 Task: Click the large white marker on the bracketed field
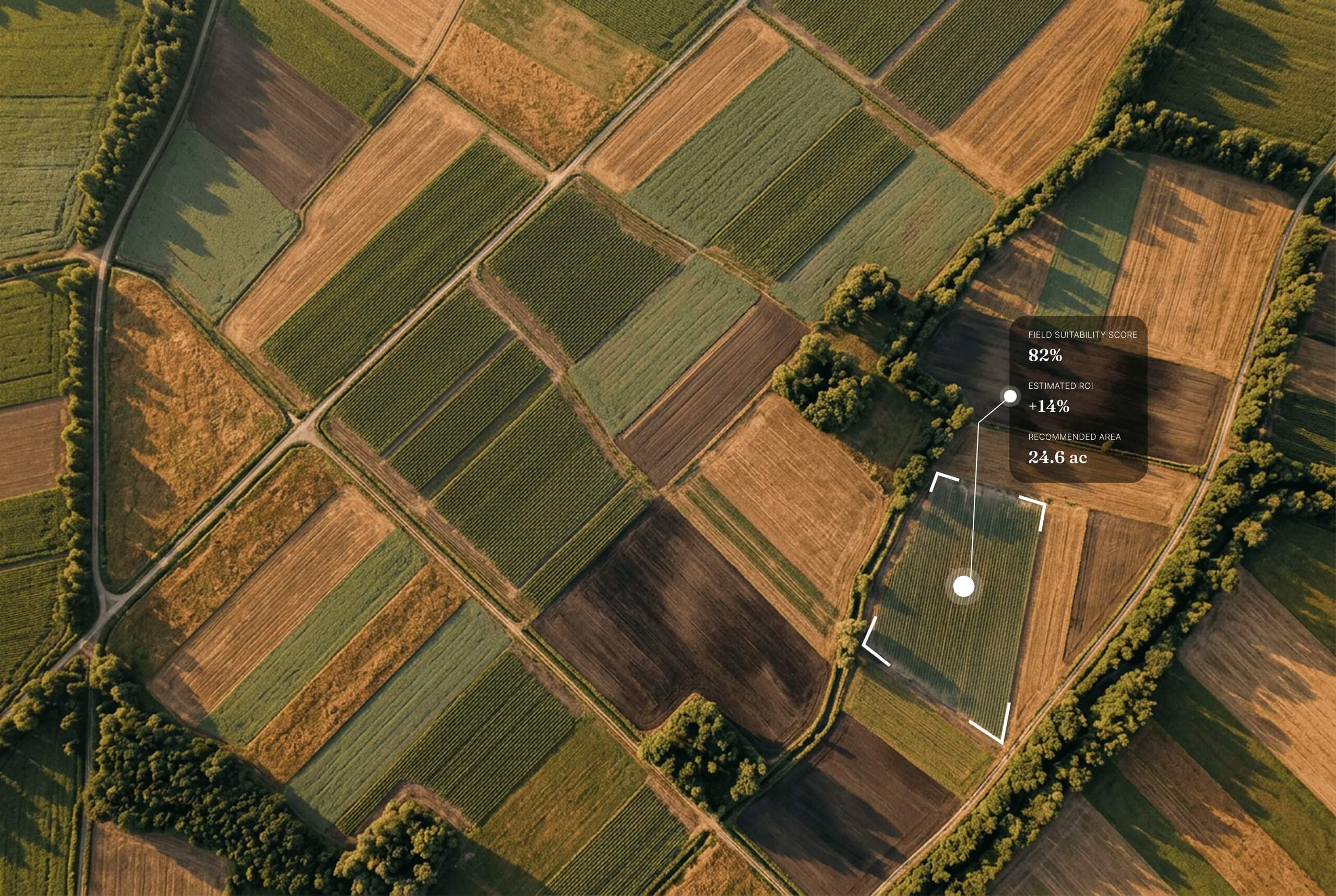point(963,586)
